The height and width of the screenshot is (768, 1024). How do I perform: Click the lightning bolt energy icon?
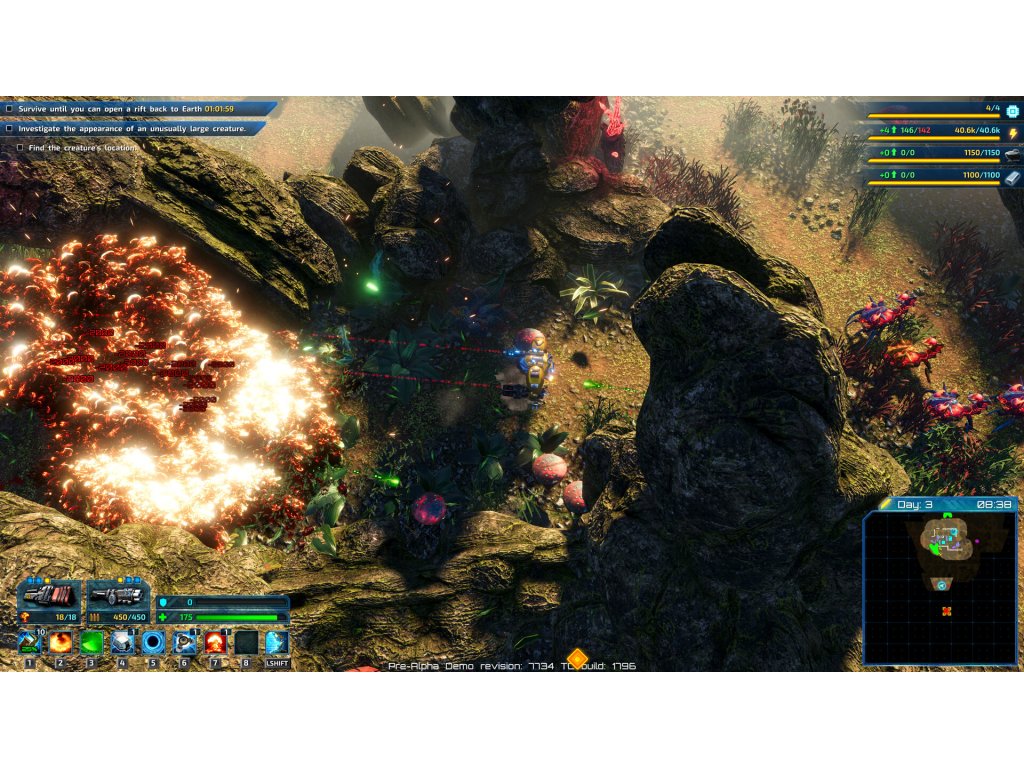(x=1012, y=133)
